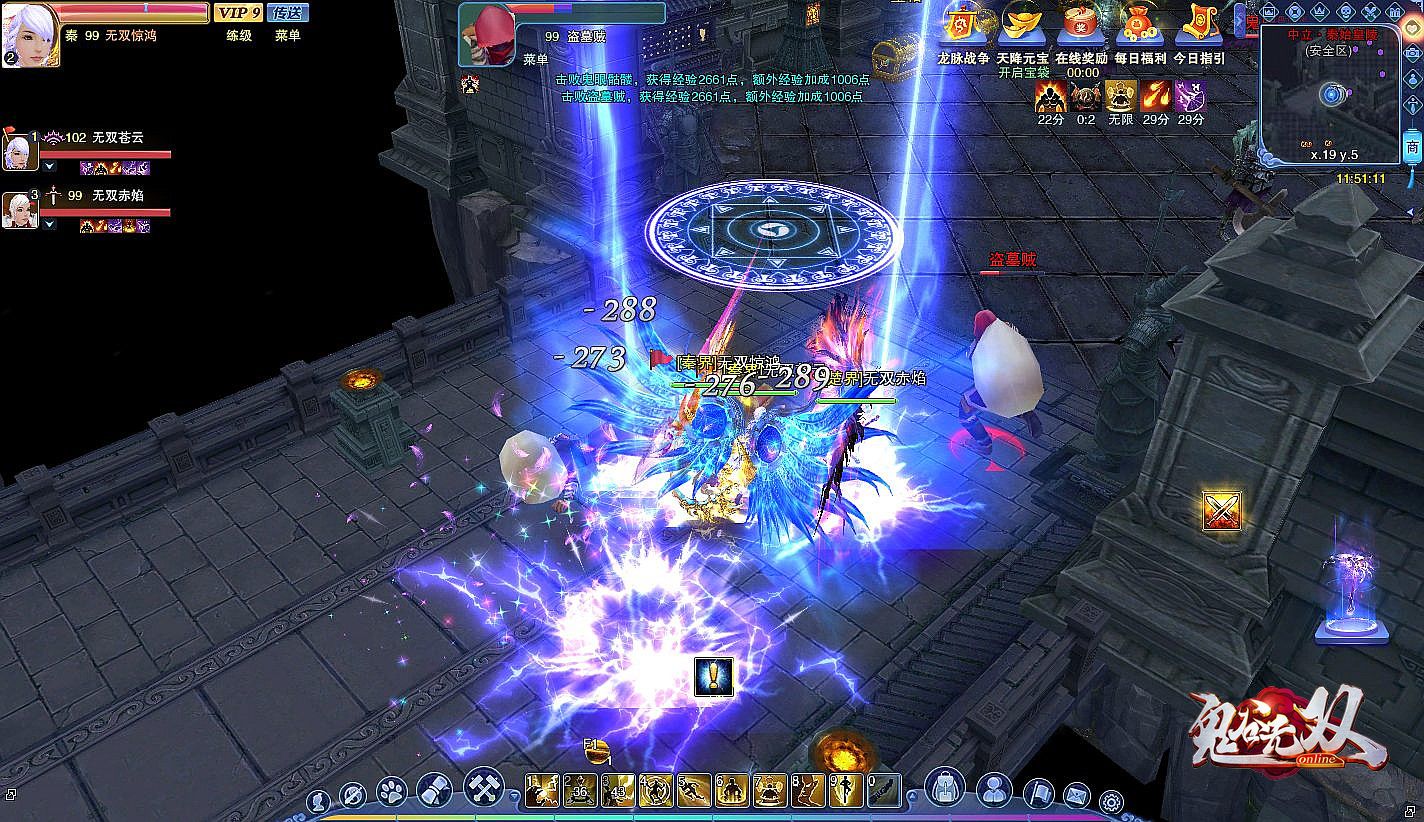Viewport: 1424px width, 822px height.
Task: Click the 传送 teleport button
Action: click(x=288, y=12)
